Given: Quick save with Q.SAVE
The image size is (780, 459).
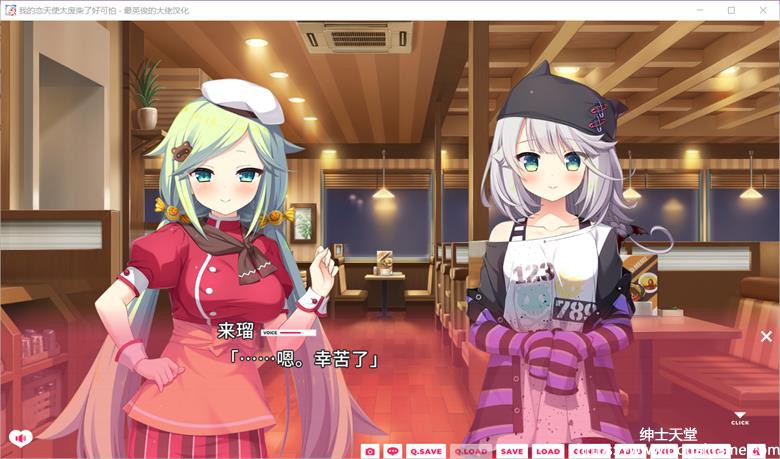Looking at the screenshot, I should click(425, 451).
